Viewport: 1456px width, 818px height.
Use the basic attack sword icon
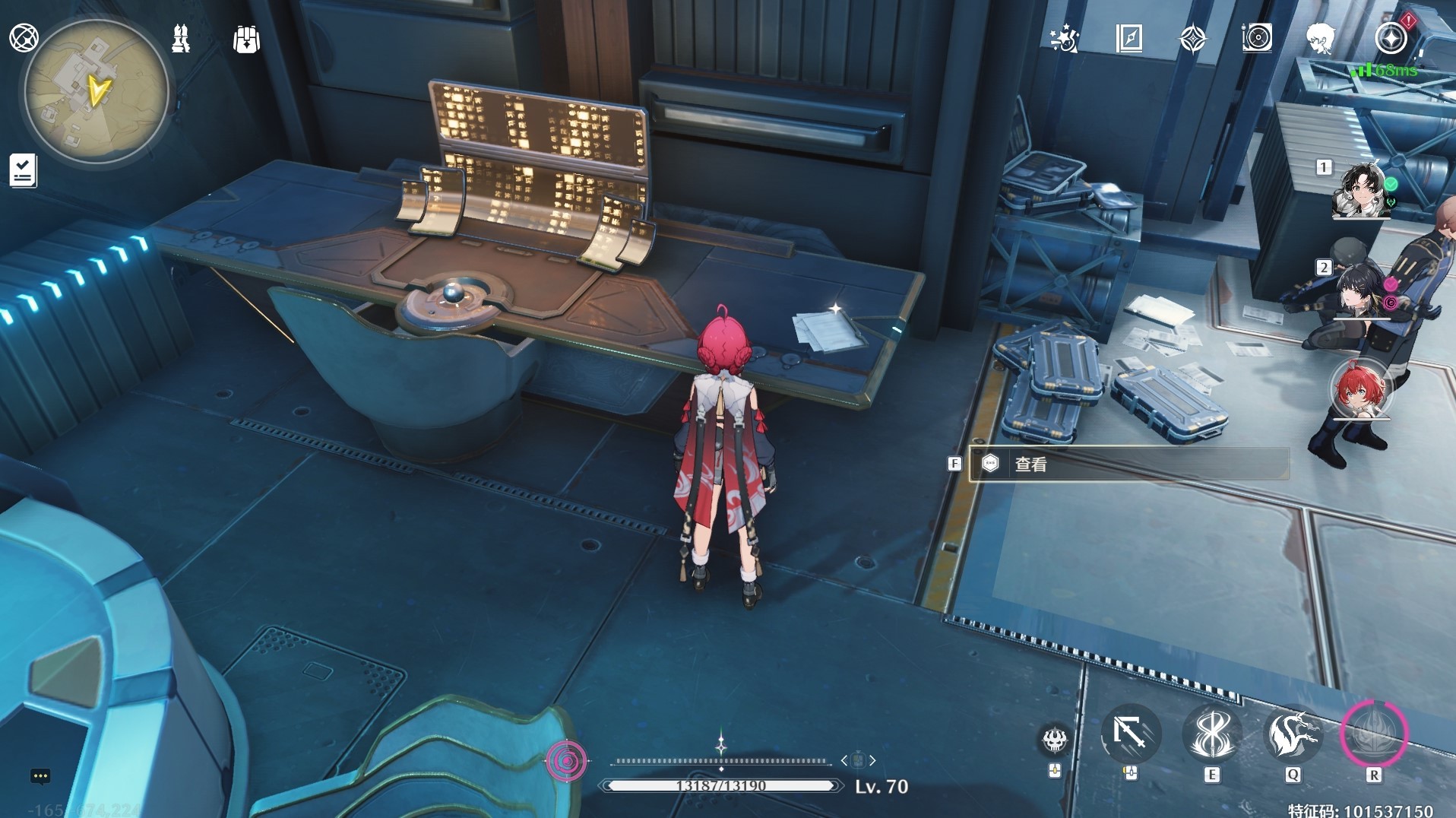pyautogui.click(x=1130, y=734)
